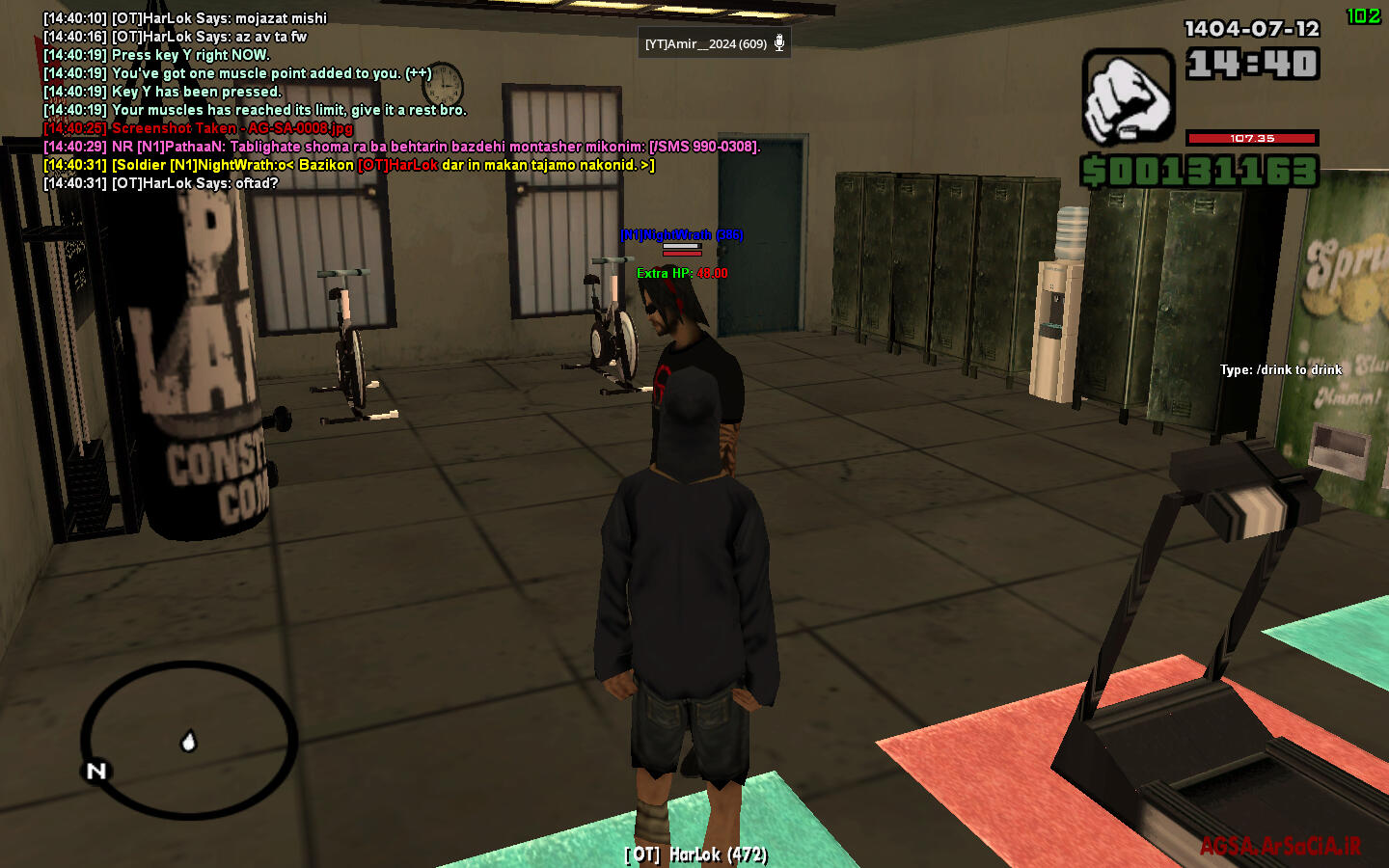The width and height of the screenshot is (1389, 868).
Task: Click the N north marker on radar
Action: tap(96, 771)
